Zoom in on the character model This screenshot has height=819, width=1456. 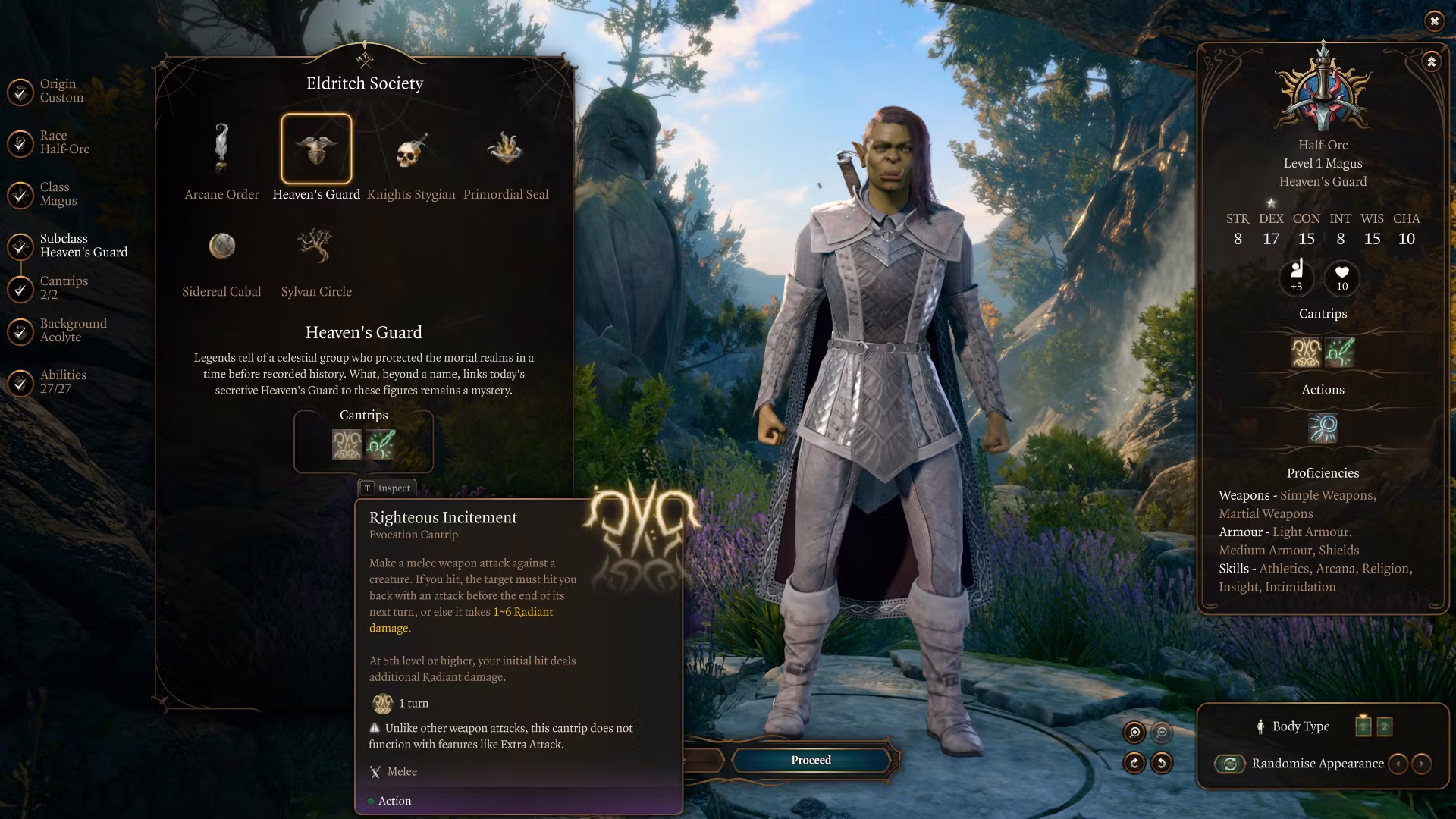1134,732
